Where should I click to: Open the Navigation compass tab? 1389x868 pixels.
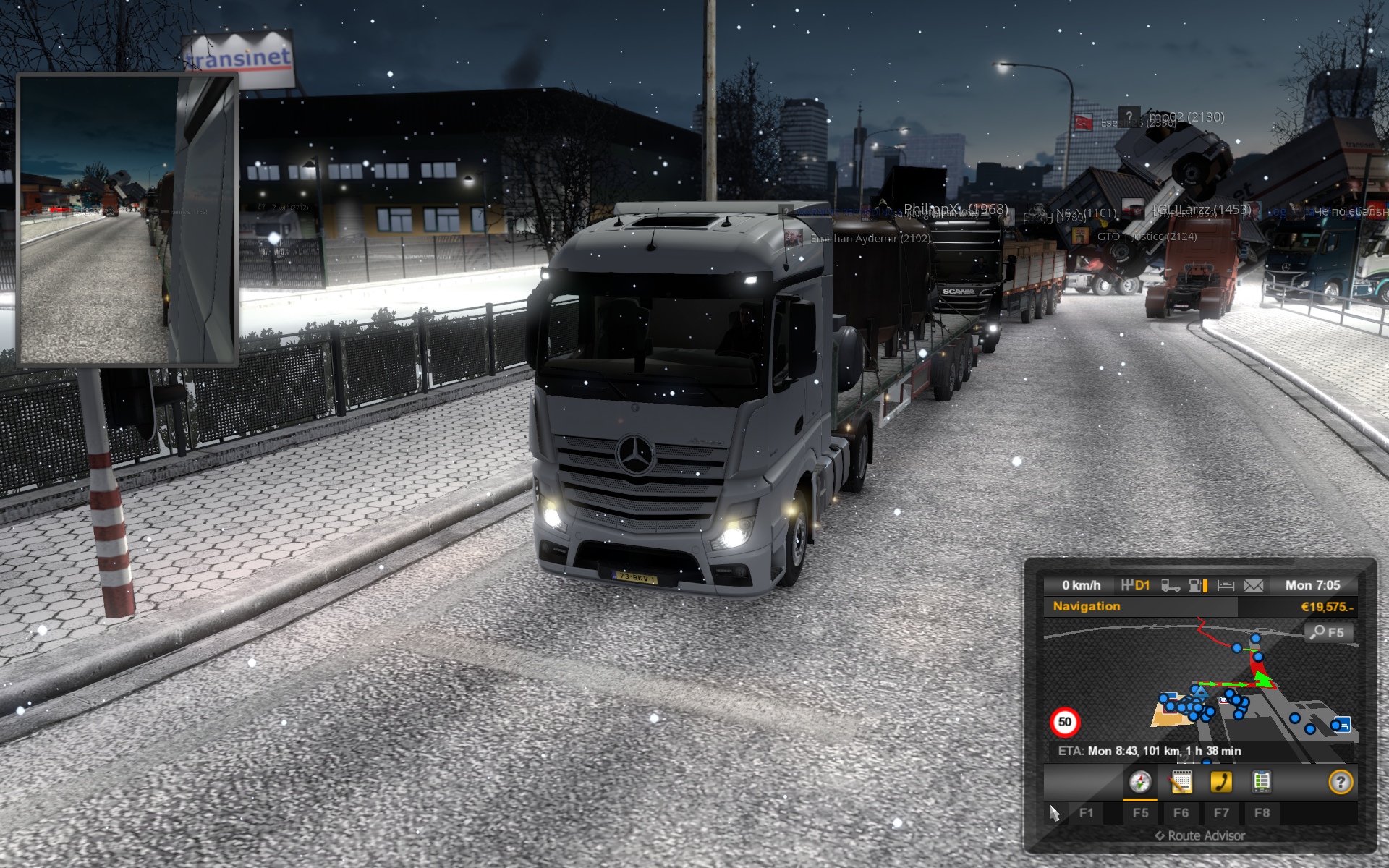(x=1140, y=782)
